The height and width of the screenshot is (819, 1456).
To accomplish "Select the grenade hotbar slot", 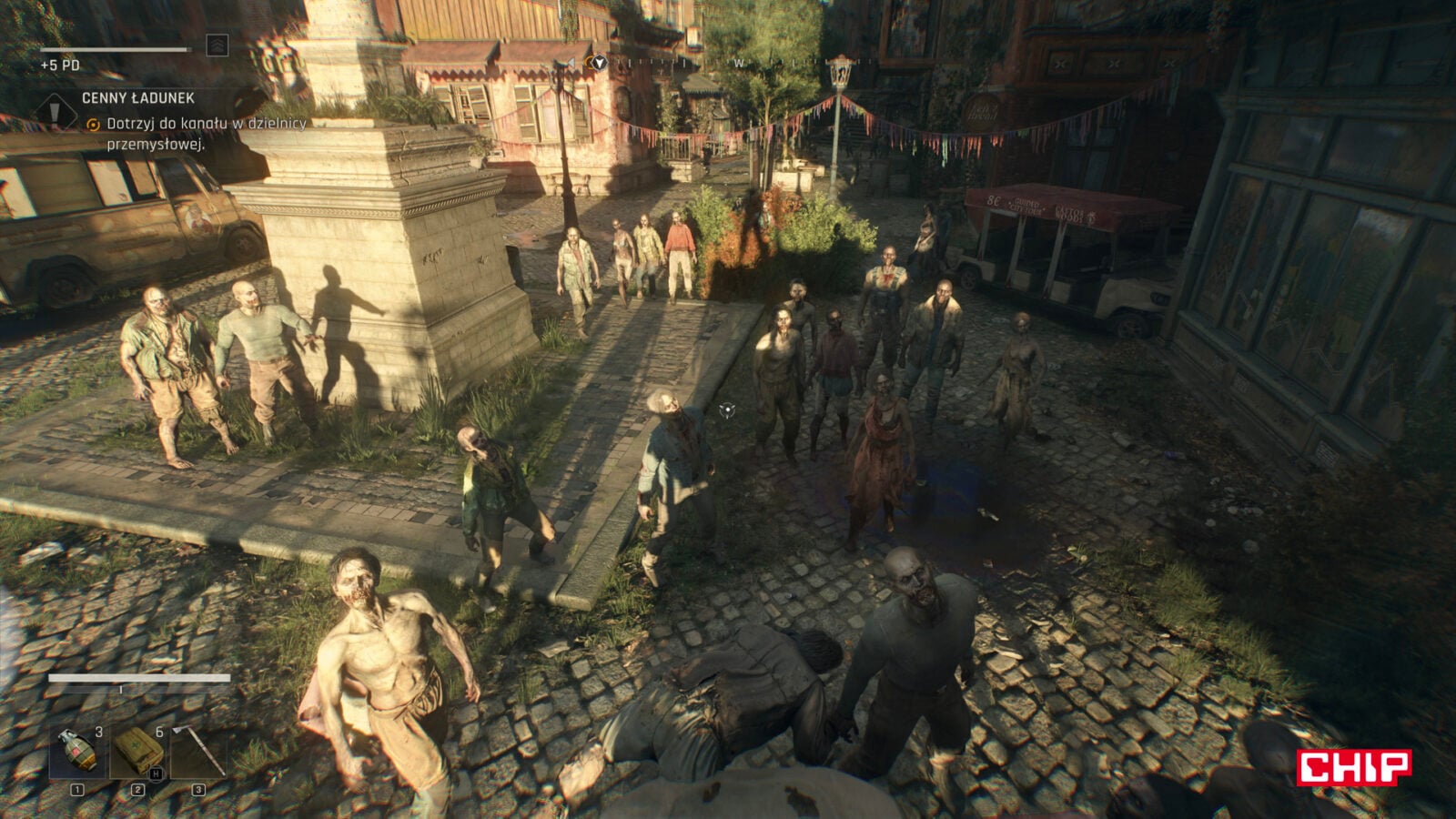I will coord(78,753).
